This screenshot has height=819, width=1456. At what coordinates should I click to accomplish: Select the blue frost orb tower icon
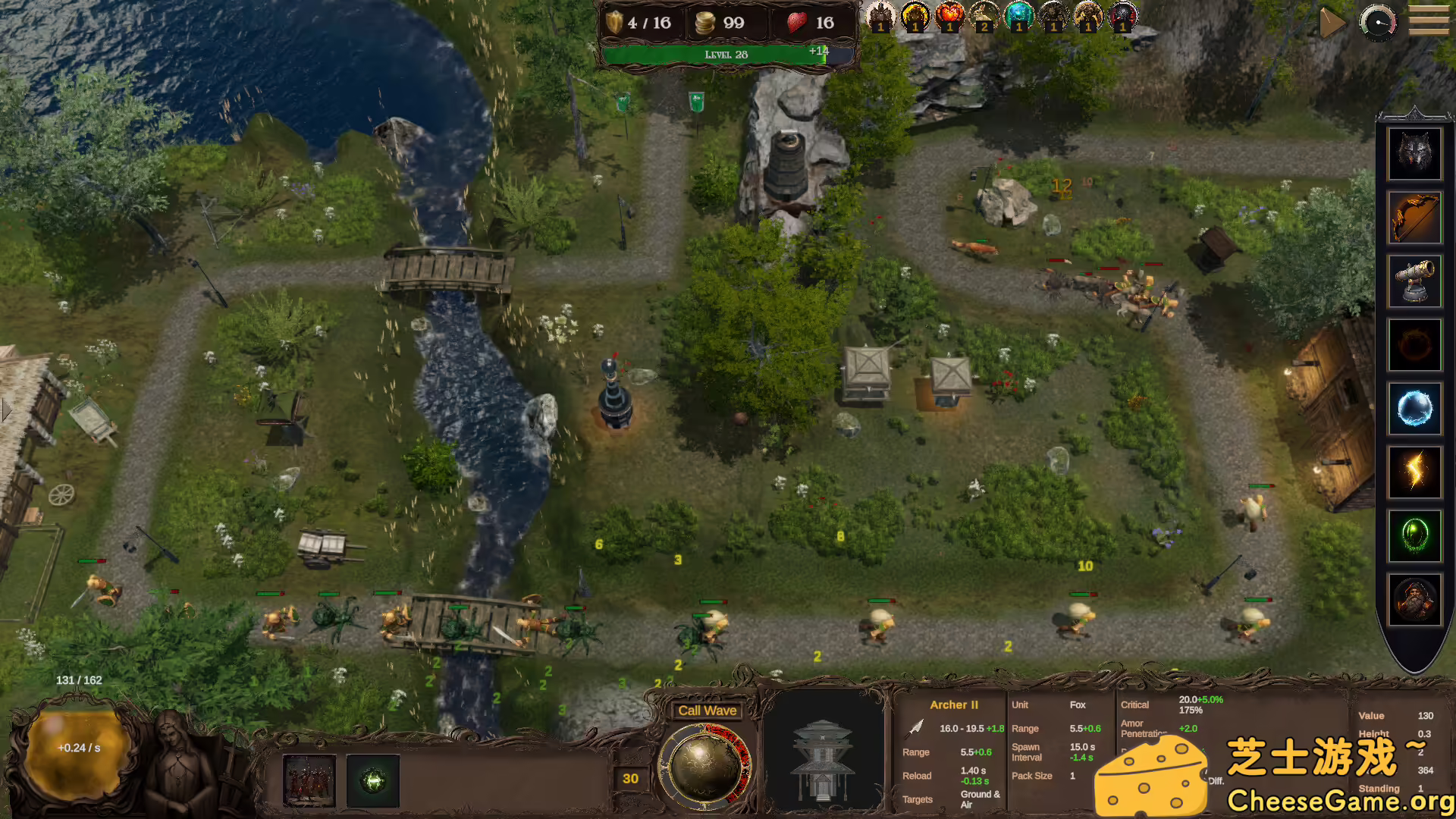(x=1415, y=409)
